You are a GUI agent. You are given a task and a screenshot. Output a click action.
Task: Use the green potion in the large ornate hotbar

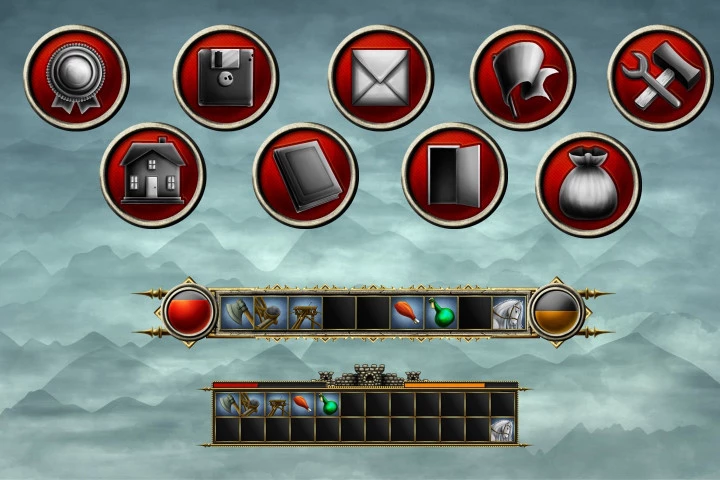click(440, 313)
